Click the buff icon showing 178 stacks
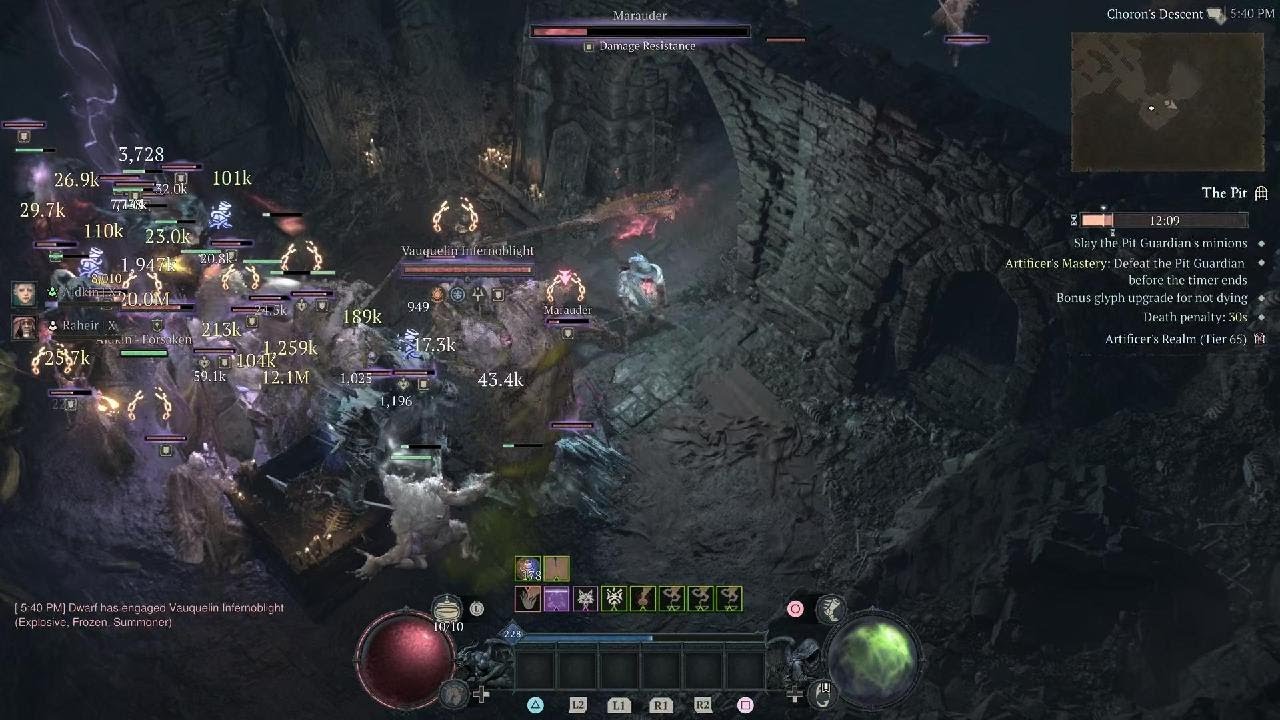1280x720 pixels. [528, 569]
